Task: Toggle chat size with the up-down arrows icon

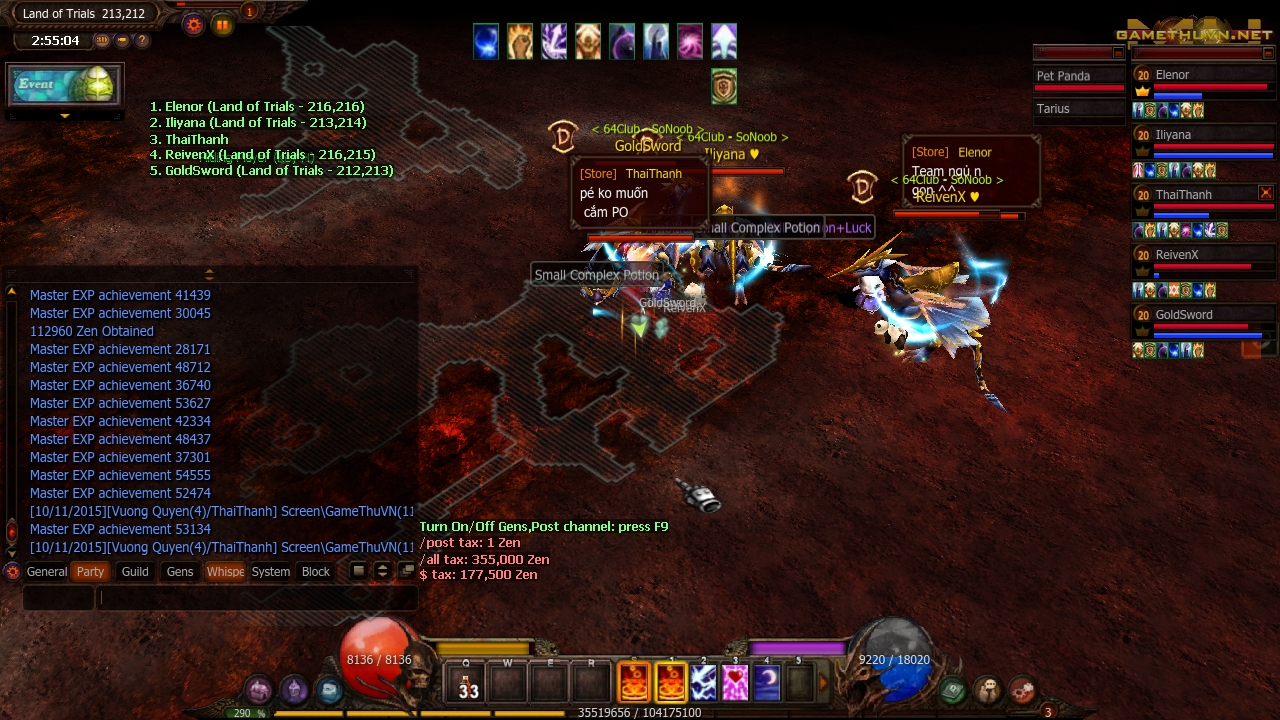Action: click(x=382, y=571)
